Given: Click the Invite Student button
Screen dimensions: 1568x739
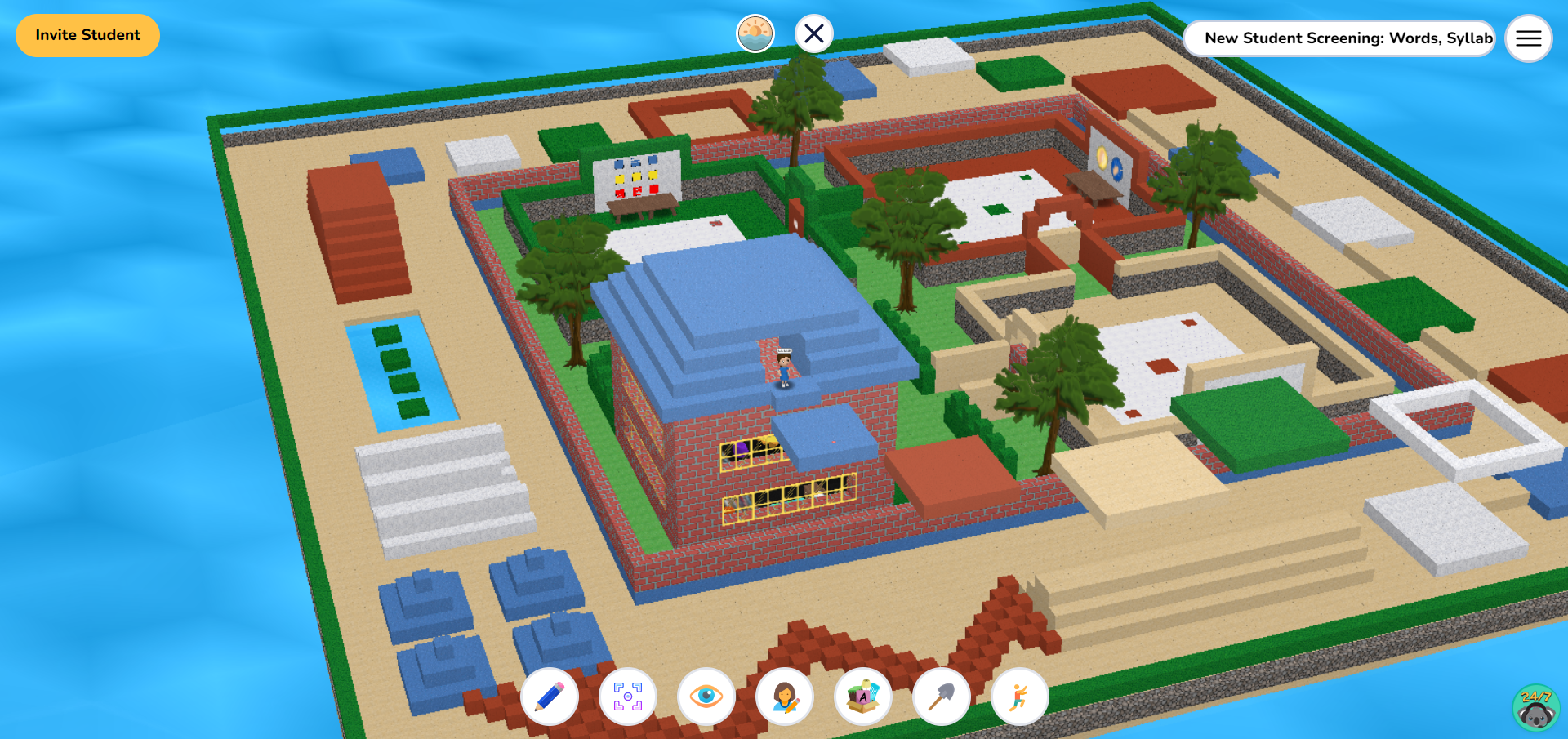Looking at the screenshot, I should pos(87,35).
